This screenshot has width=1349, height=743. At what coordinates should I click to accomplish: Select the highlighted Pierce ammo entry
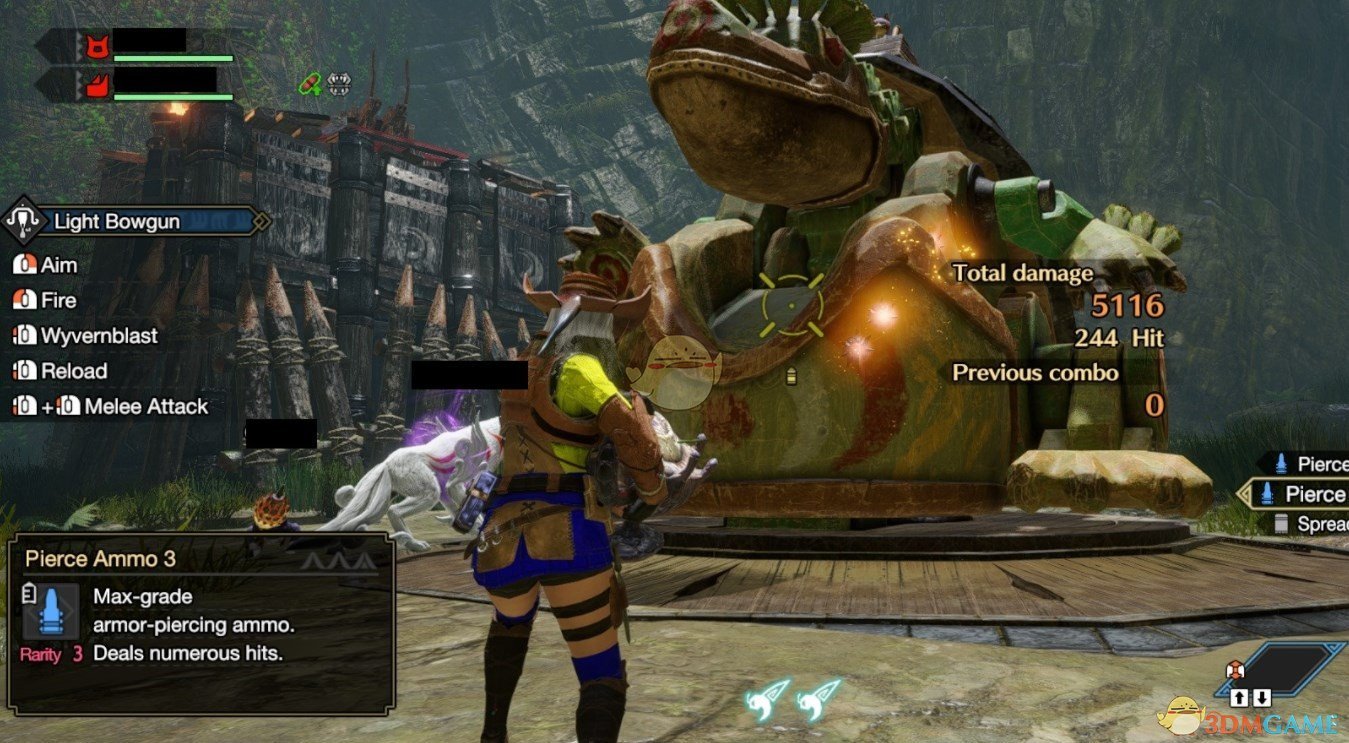tap(1300, 494)
